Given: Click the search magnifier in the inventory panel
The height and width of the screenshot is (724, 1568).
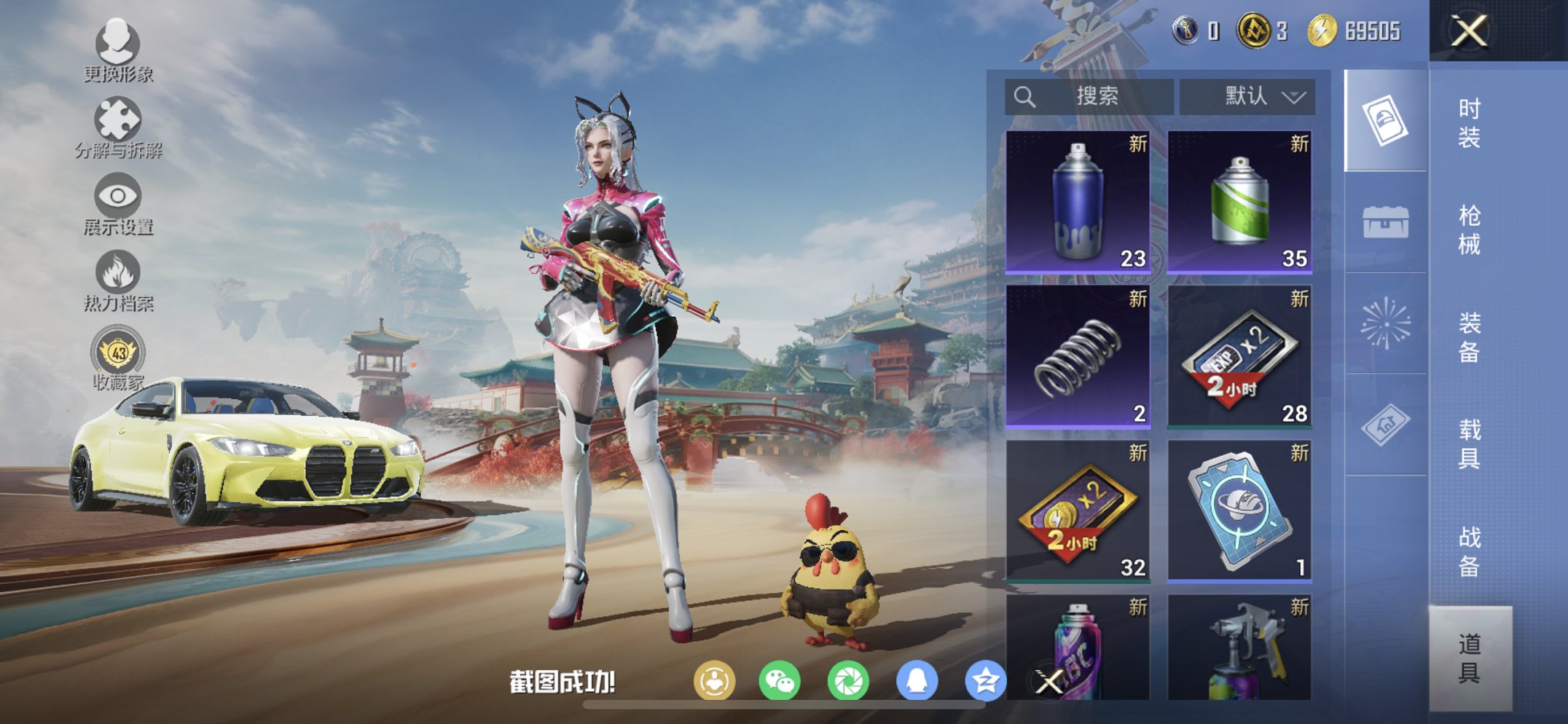Looking at the screenshot, I should click(1024, 95).
